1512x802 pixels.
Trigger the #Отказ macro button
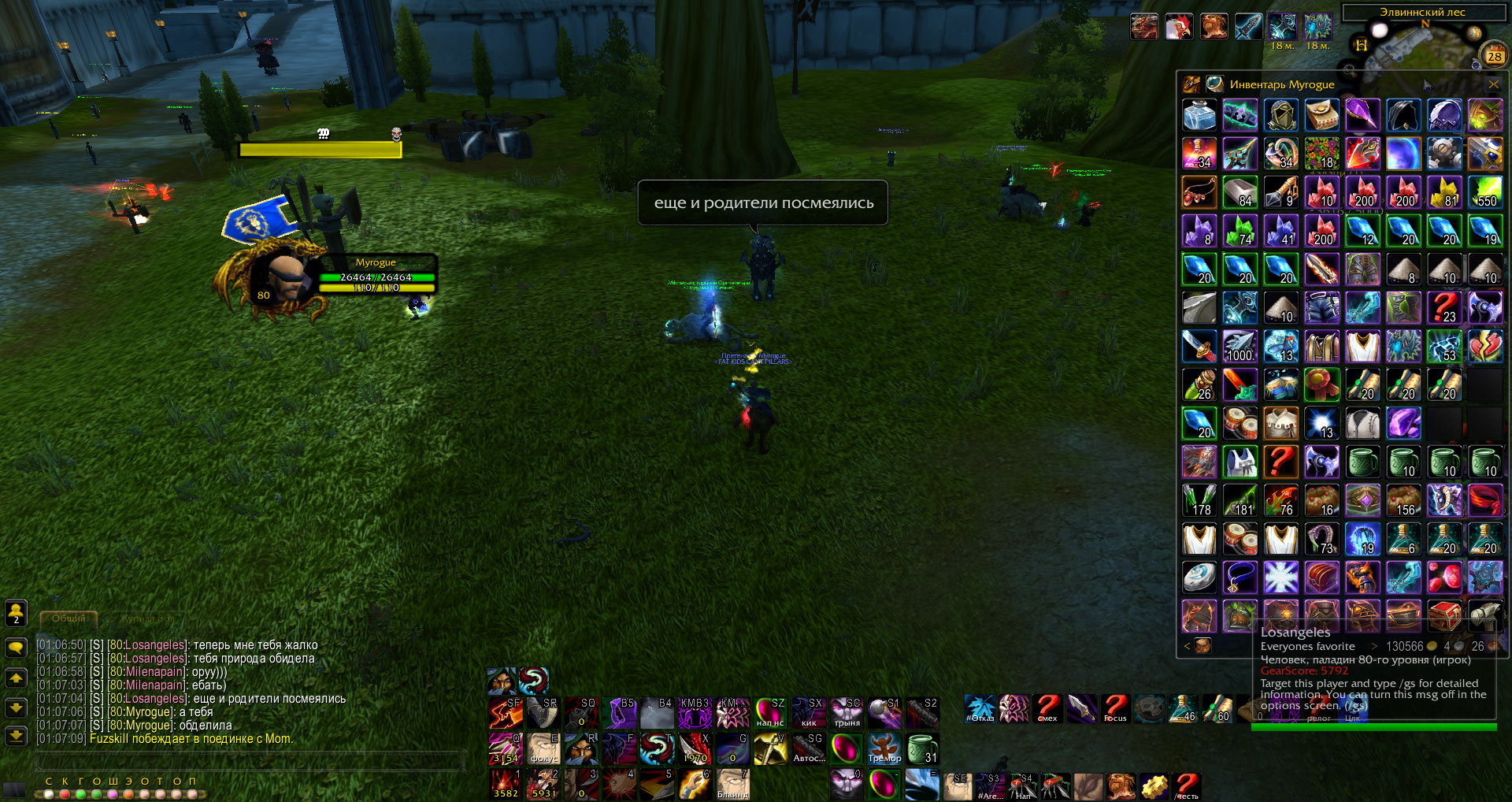coord(980,709)
